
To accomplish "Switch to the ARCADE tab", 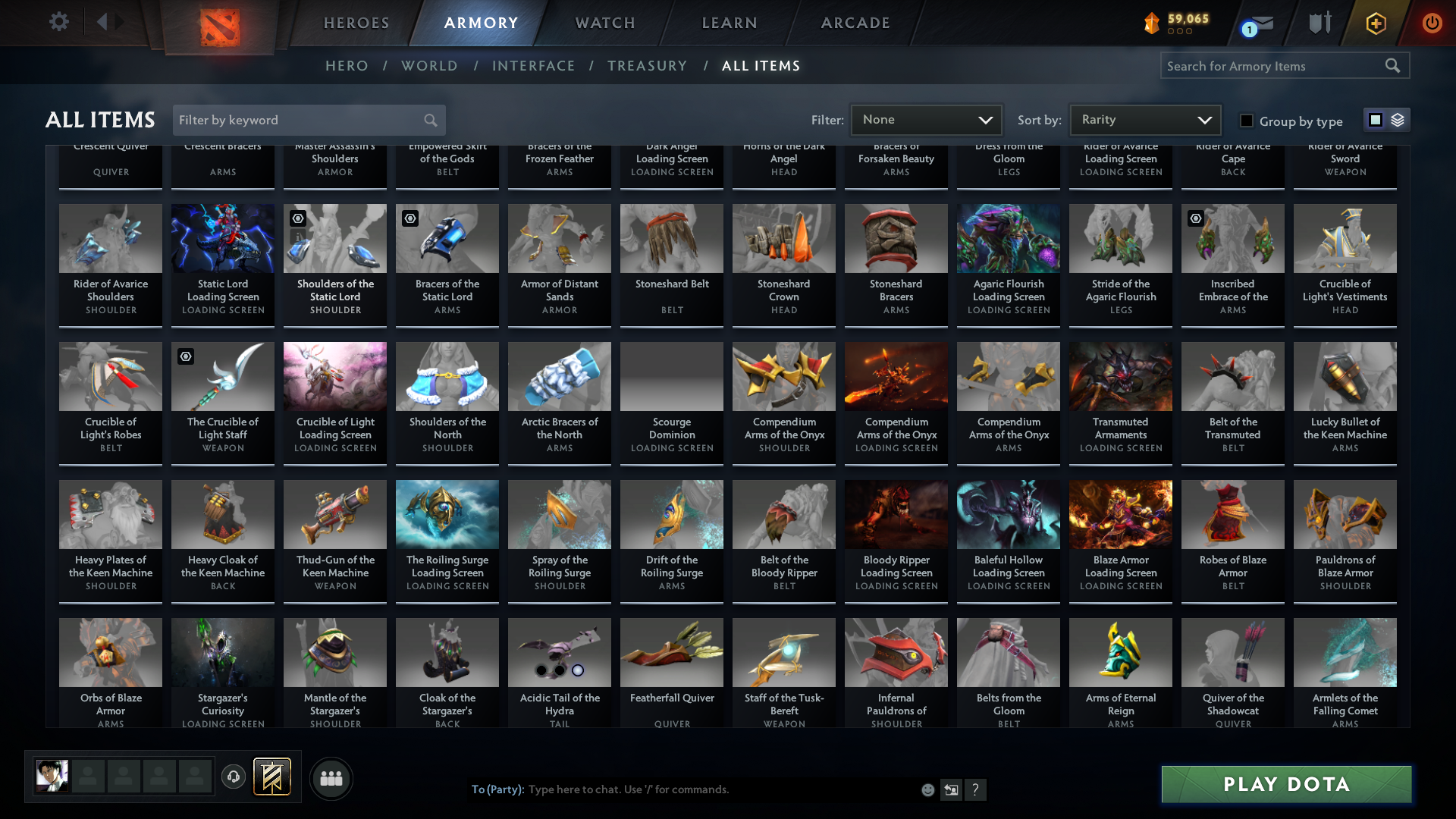I will (x=855, y=23).
